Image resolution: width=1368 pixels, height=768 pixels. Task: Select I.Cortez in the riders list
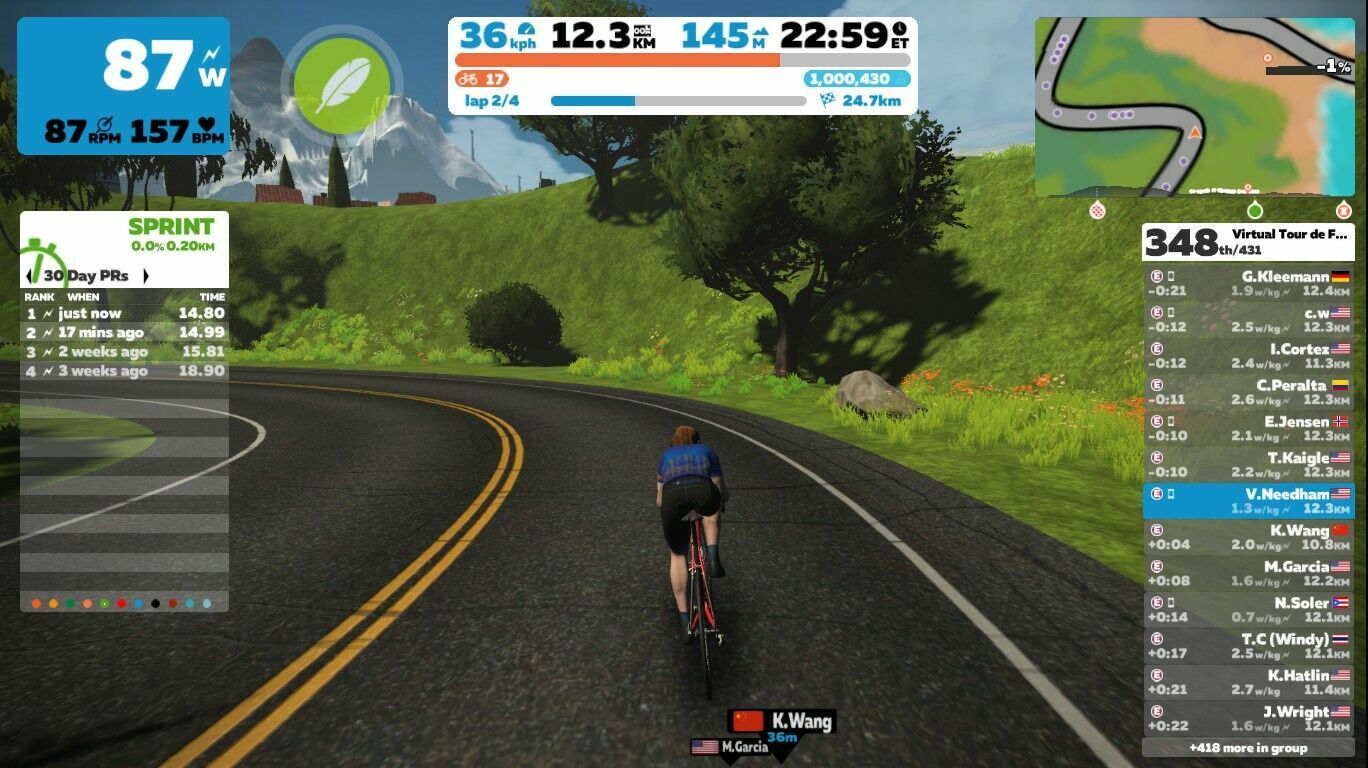(x=1248, y=356)
